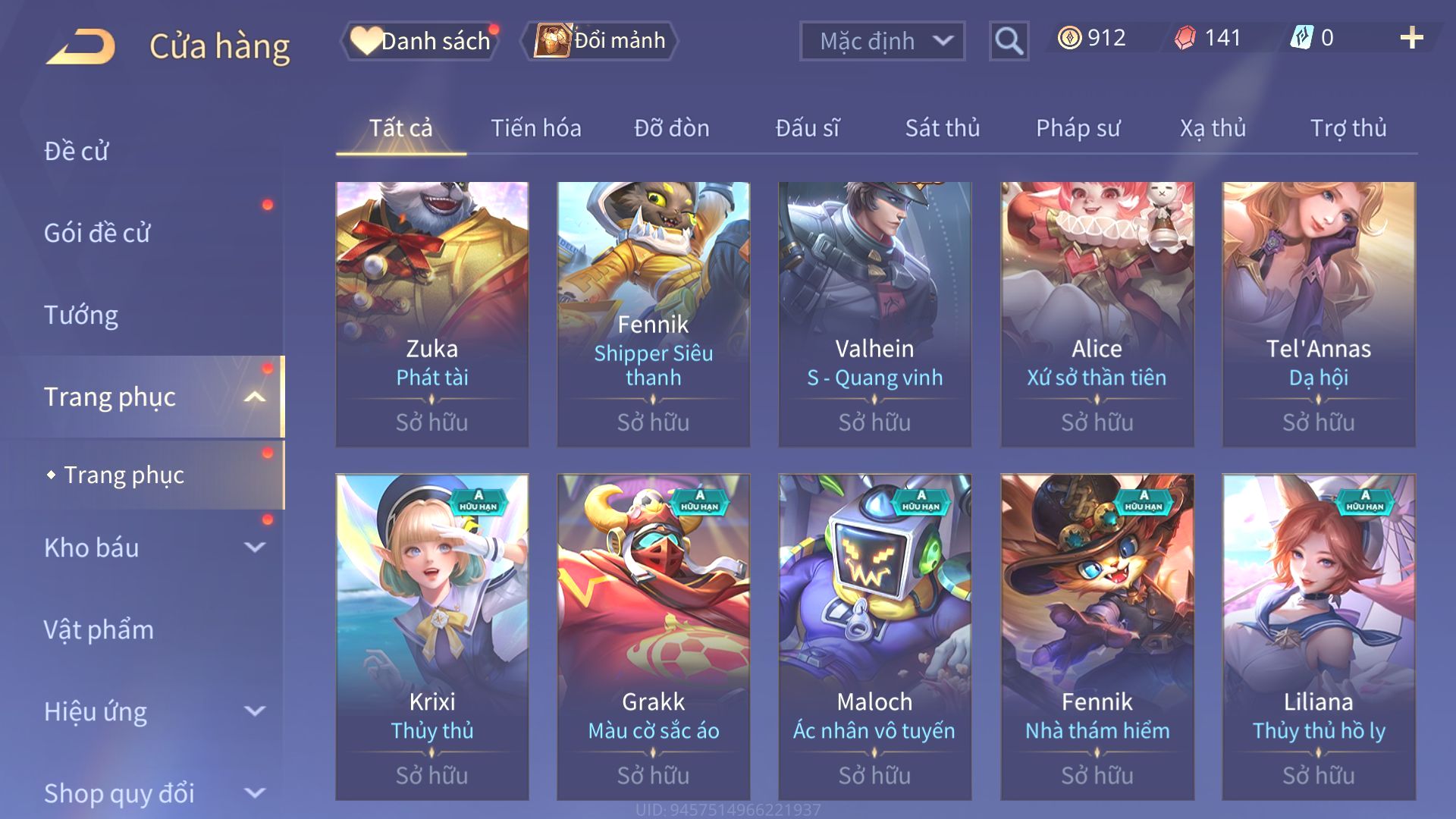Choose the Trợ thủ tab
Screen dimensions: 1456x819
click(1348, 128)
